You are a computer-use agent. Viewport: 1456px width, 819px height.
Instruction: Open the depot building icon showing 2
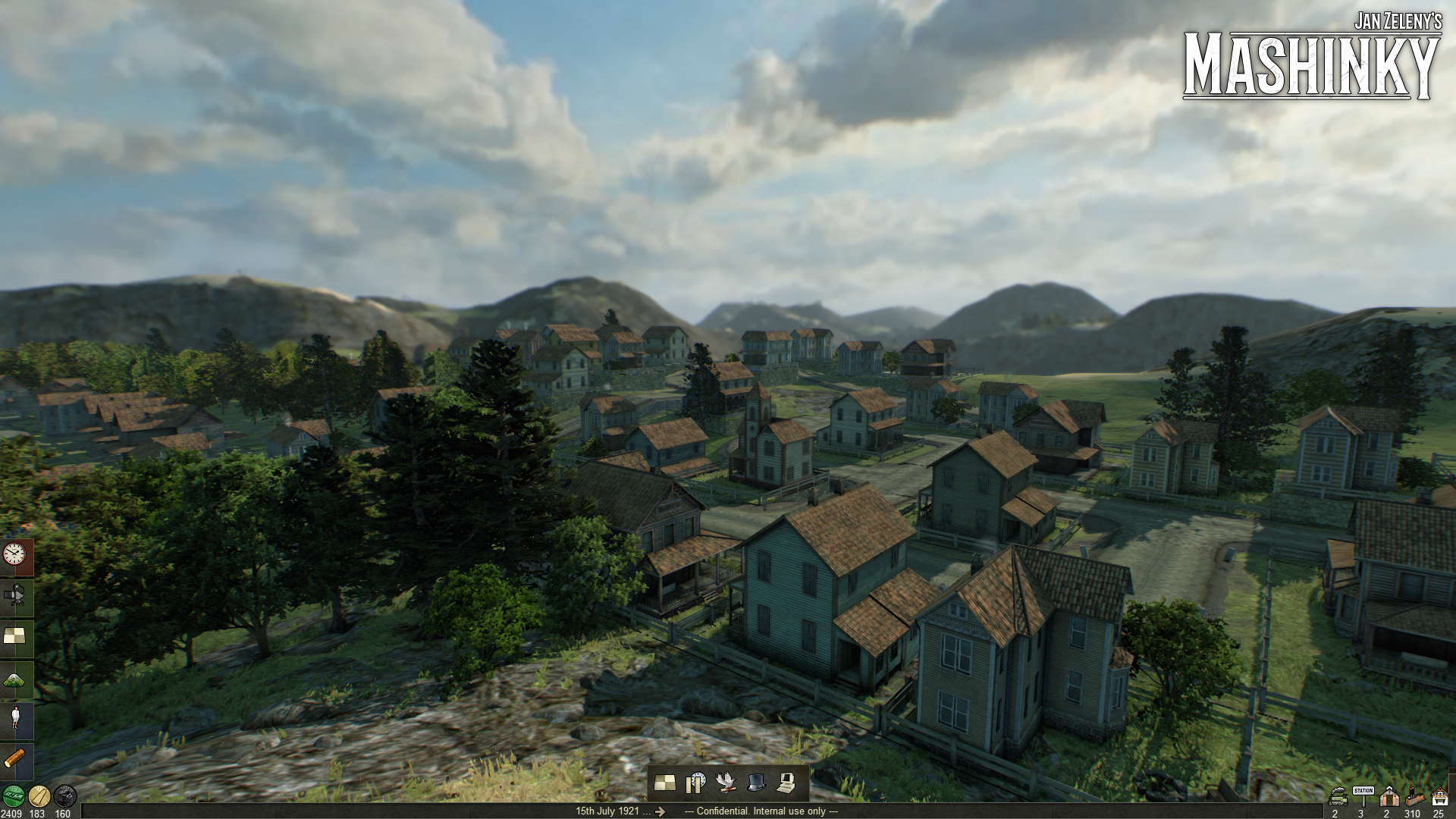1389,796
